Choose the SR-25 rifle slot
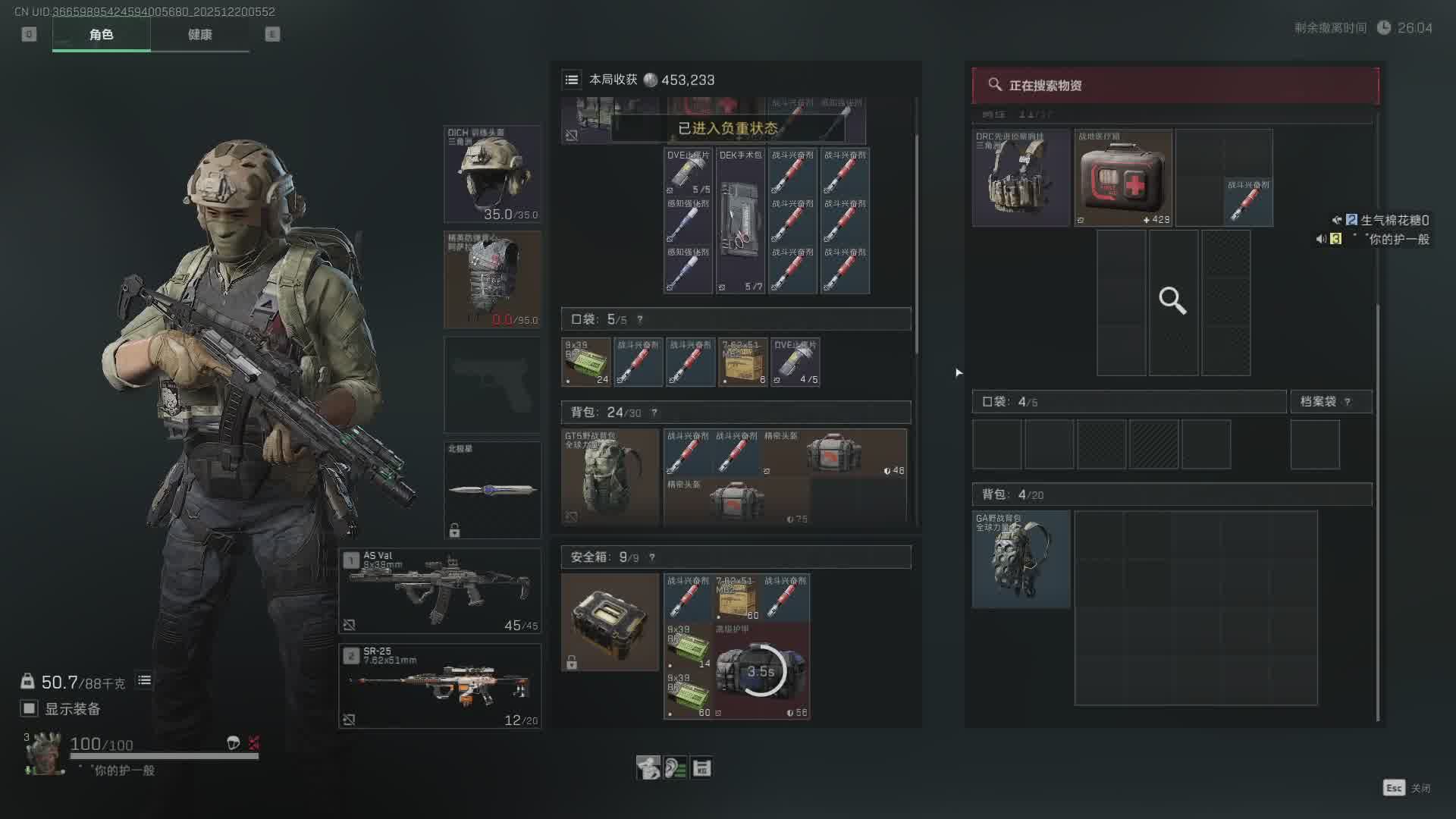Screen dimensions: 1456x819 coord(440,686)
